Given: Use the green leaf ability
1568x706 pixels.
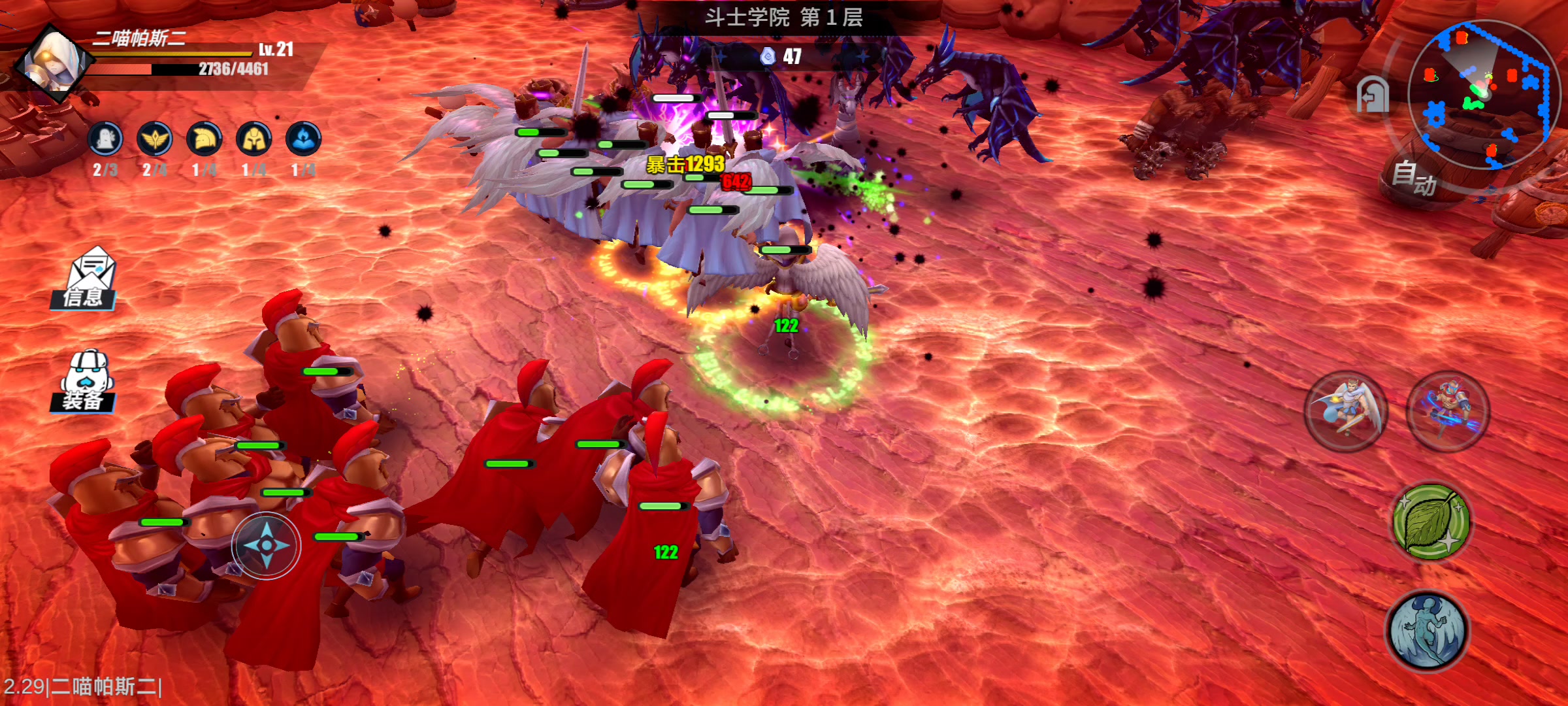Looking at the screenshot, I should tap(1431, 522).
